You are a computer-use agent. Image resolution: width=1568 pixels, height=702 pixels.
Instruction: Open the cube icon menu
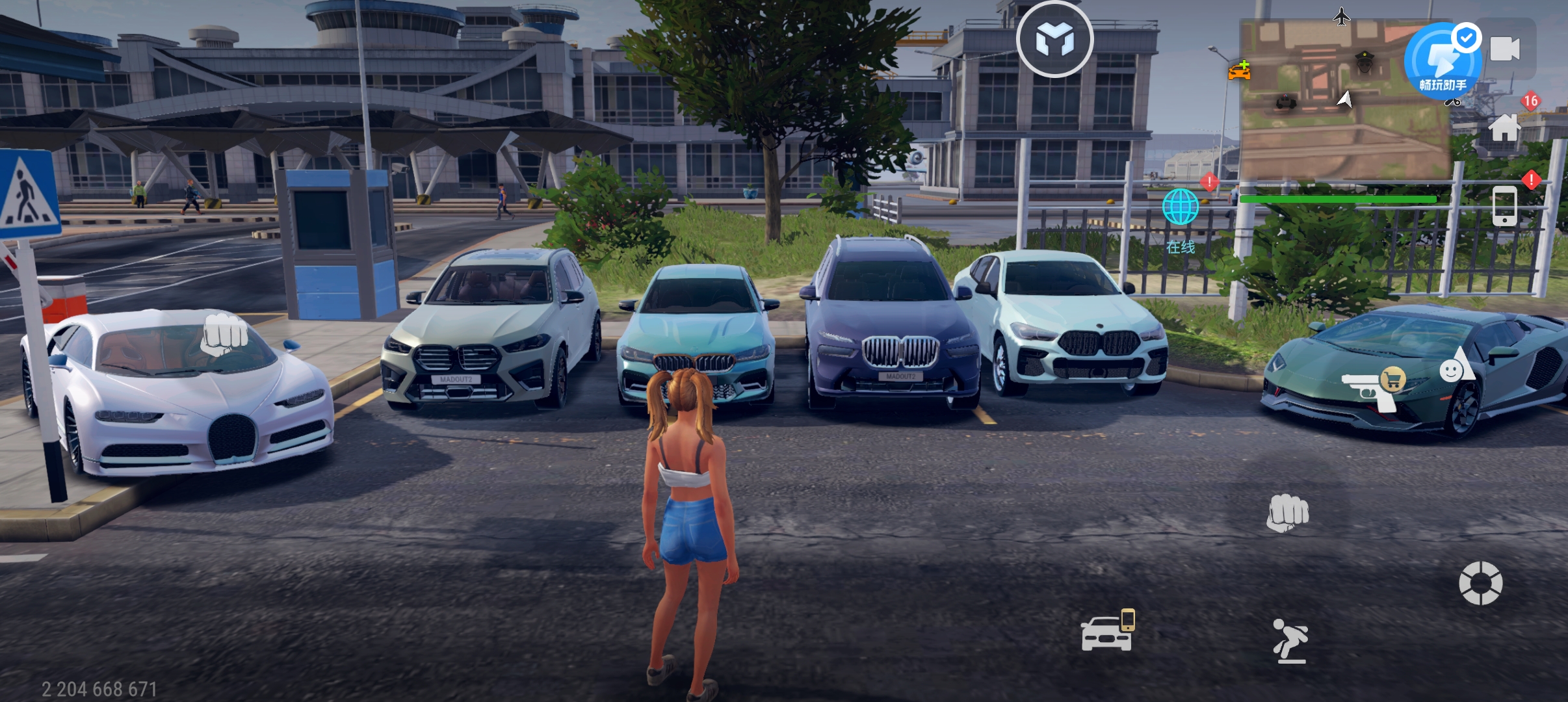(x=1054, y=40)
